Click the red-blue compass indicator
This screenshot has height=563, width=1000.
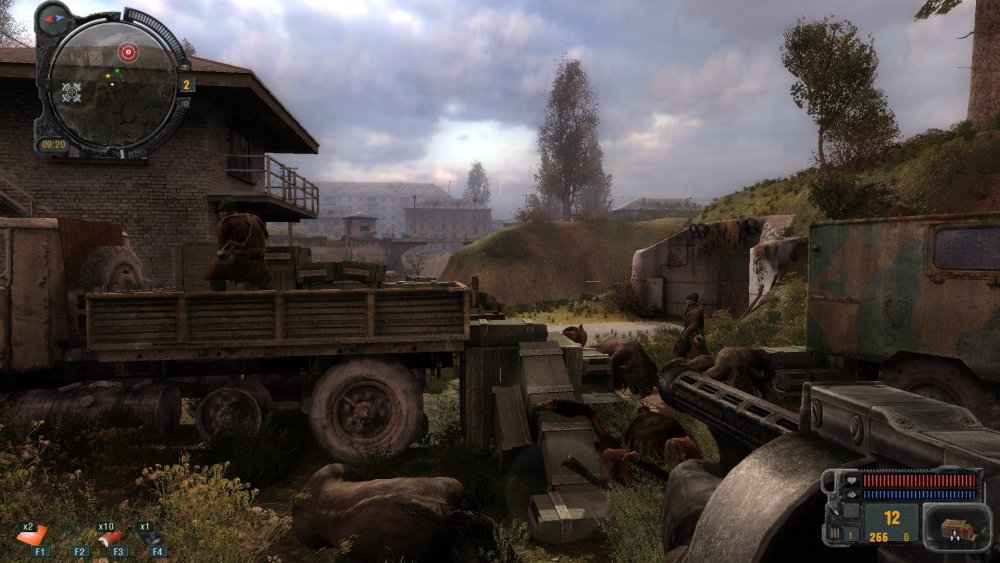click(53, 18)
